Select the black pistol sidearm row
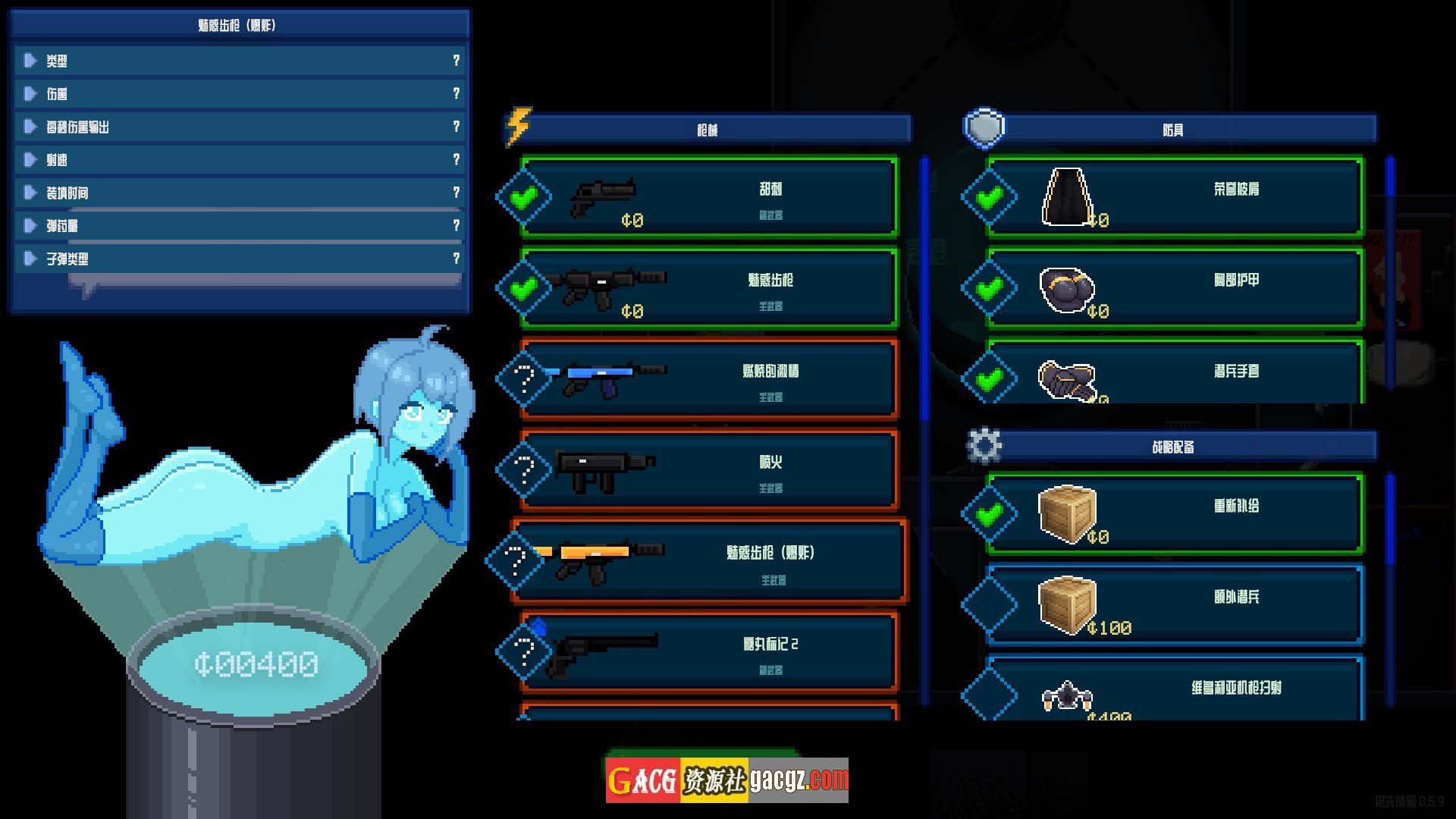 coord(709,197)
